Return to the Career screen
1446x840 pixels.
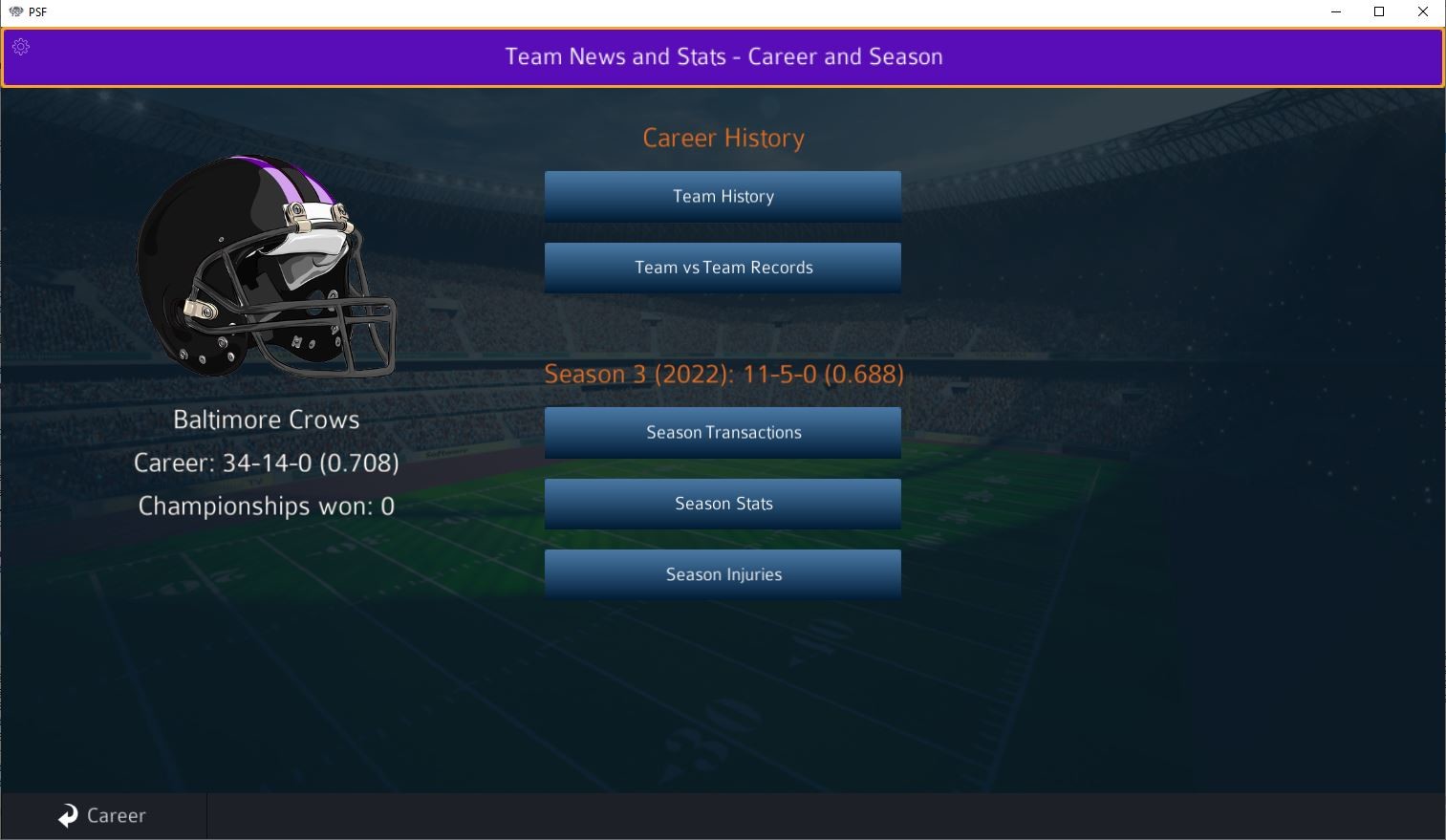click(x=103, y=815)
